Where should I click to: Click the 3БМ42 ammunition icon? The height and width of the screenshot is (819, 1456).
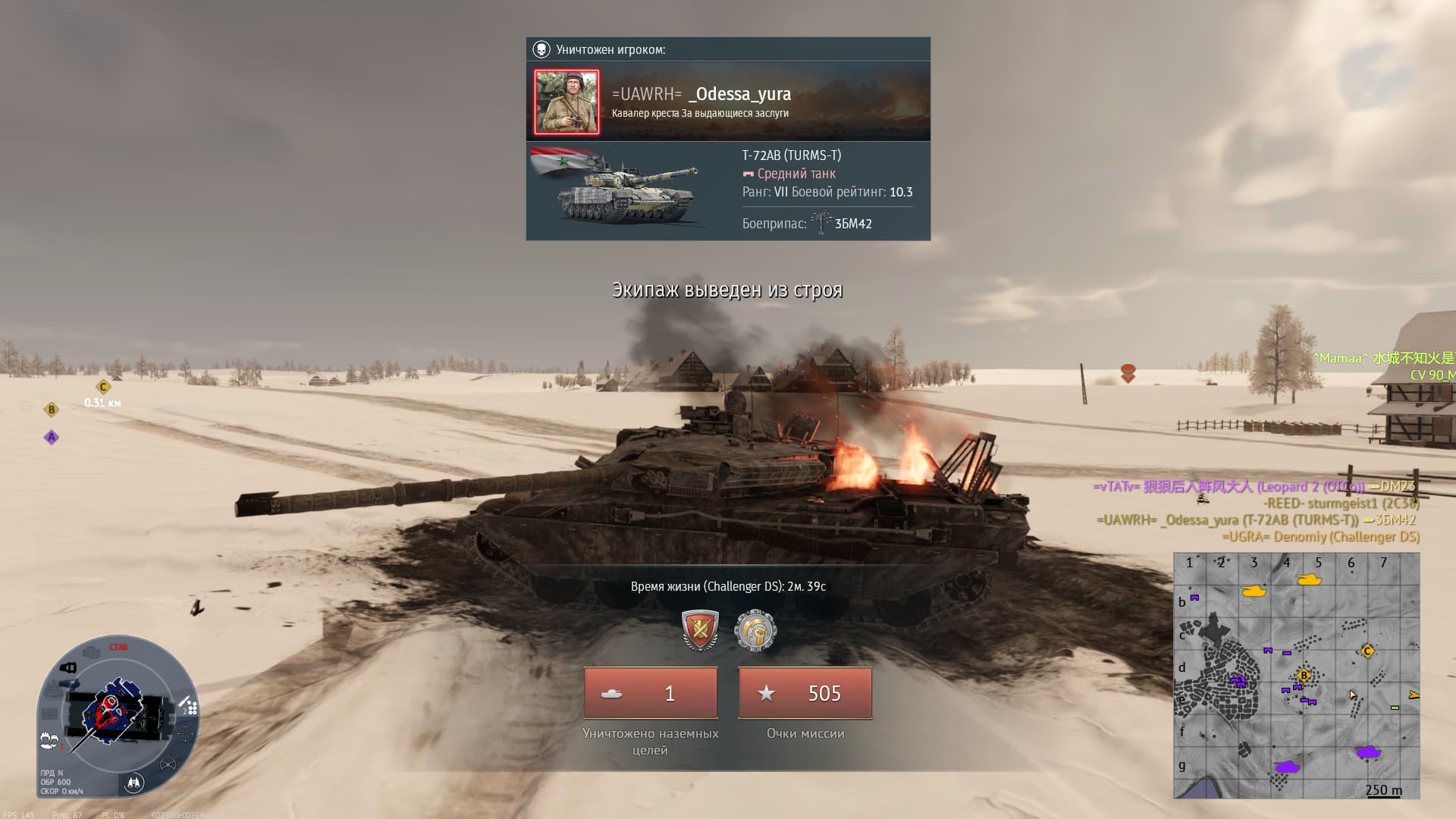point(821,223)
